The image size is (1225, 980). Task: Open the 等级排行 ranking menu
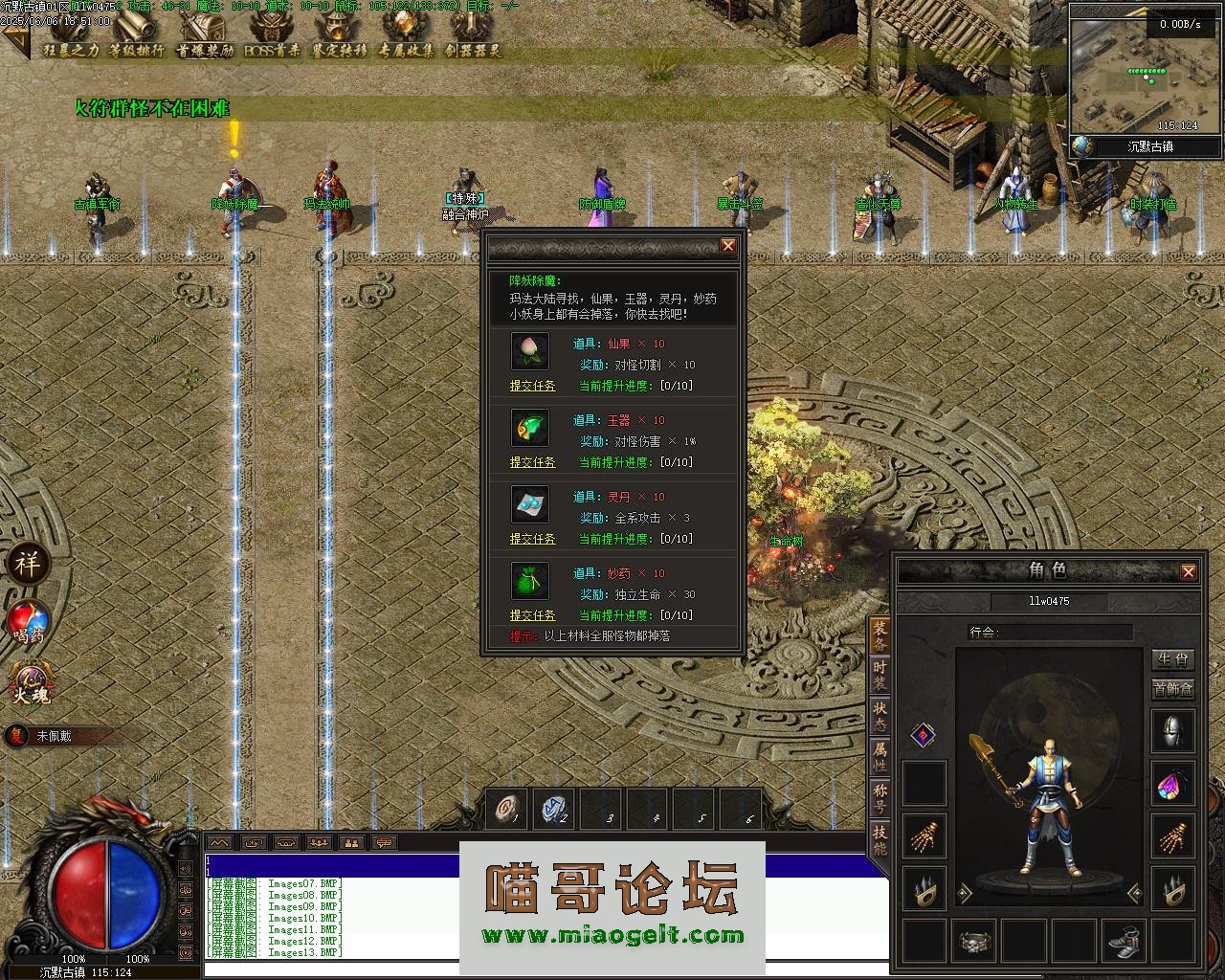pos(136,38)
